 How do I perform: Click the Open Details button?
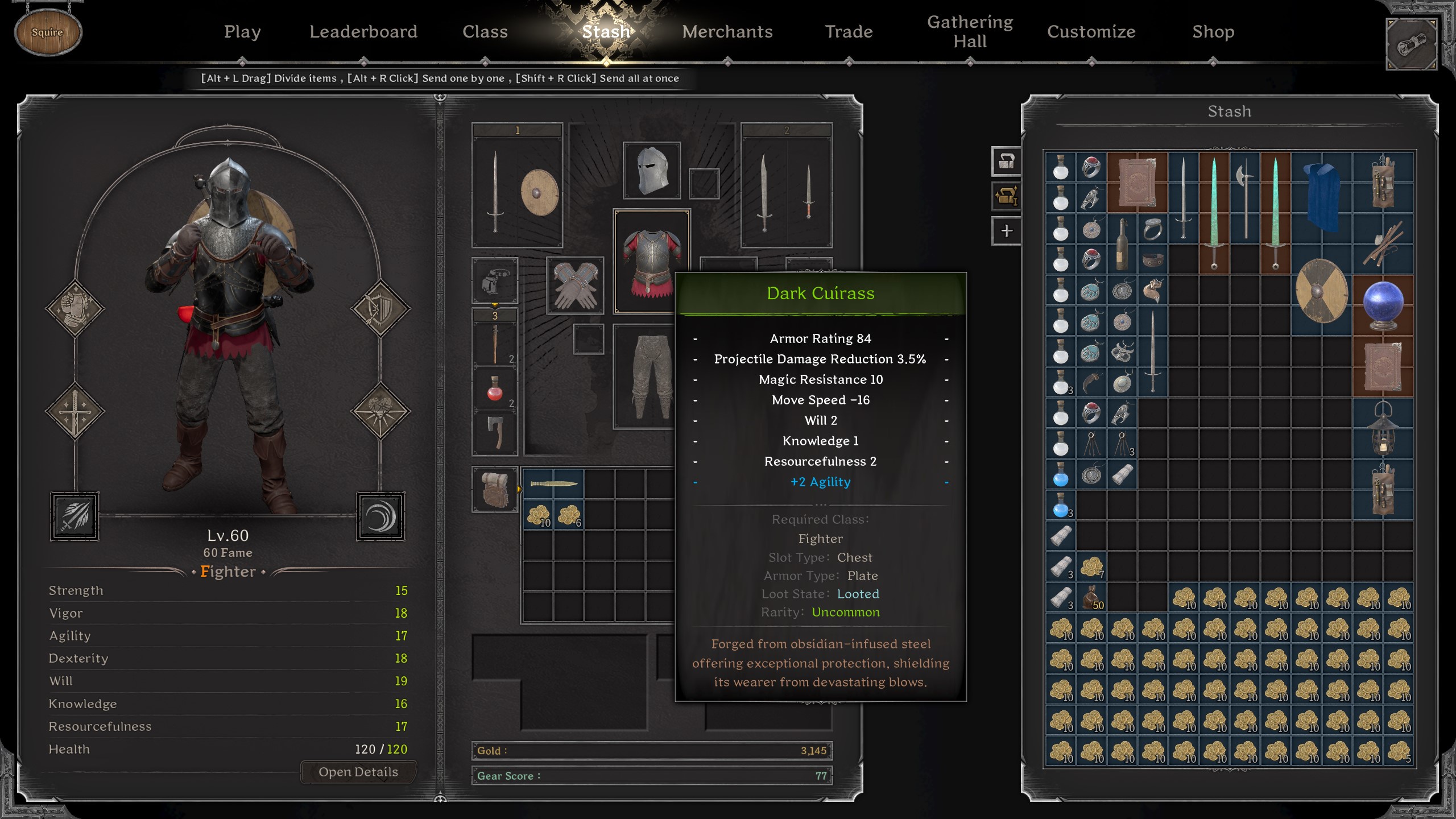click(358, 772)
